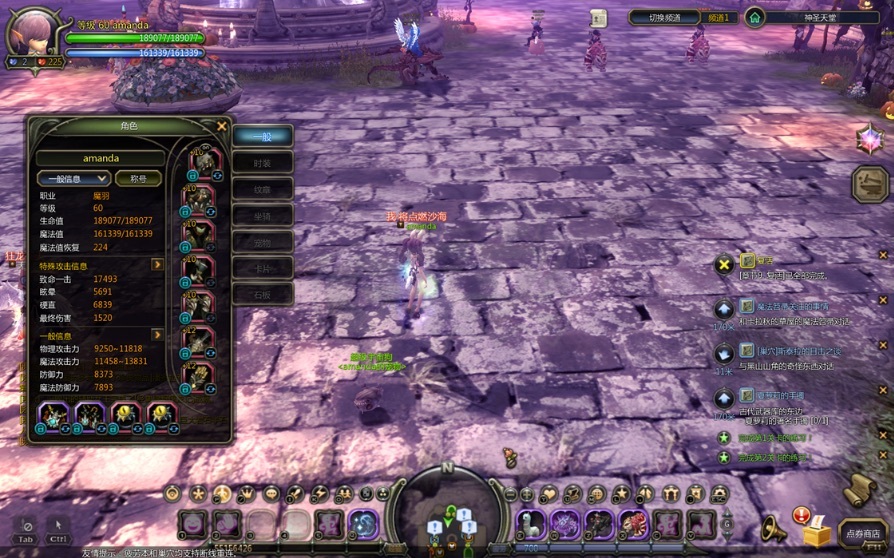The height and width of the screenshot is (558, 894).
Task: Show the 宠物 pet tab
Action: 262,242
